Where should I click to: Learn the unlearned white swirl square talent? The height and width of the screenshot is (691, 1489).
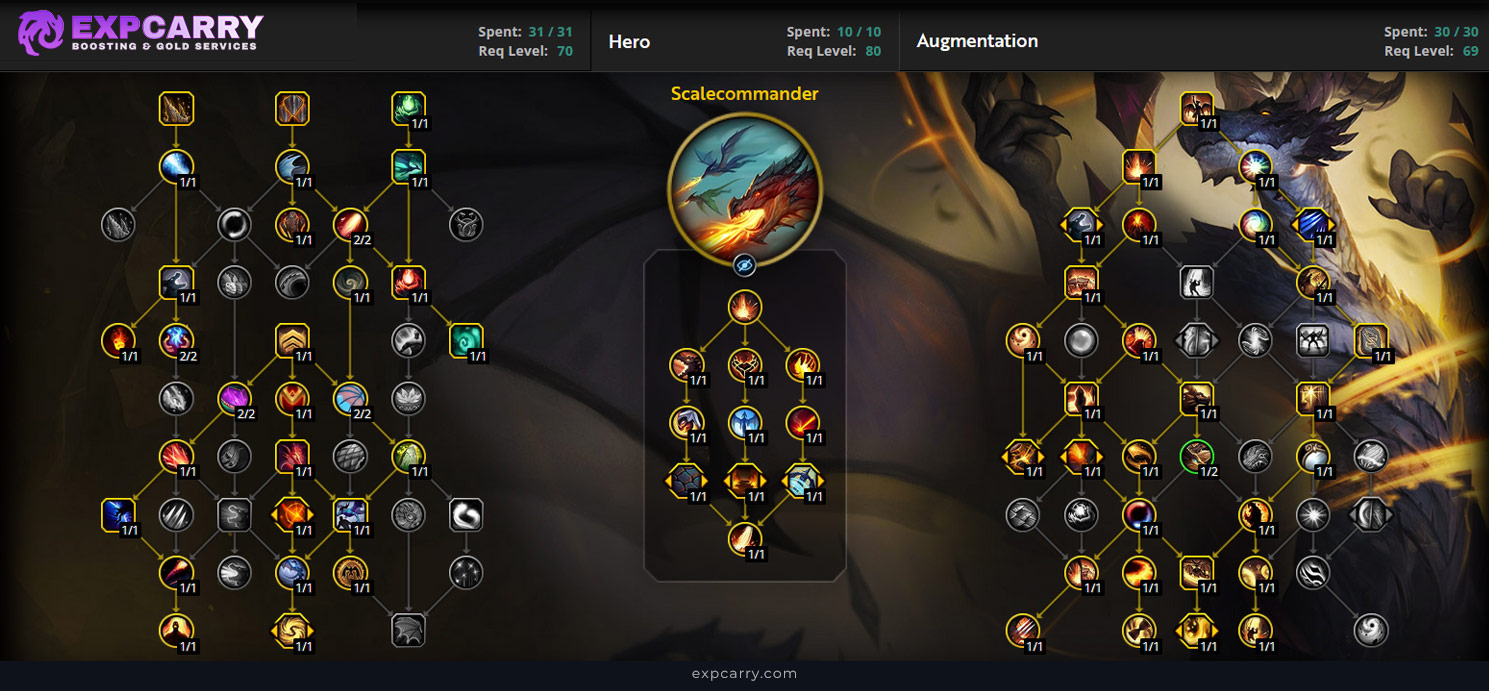467,514
